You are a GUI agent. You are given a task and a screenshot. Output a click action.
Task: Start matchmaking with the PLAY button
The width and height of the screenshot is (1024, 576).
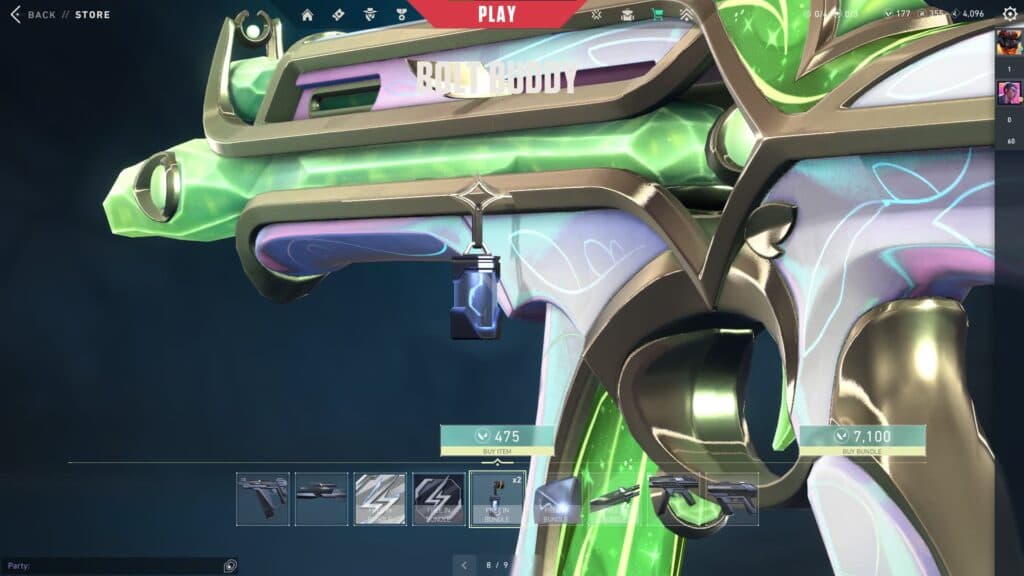point(497,14)
